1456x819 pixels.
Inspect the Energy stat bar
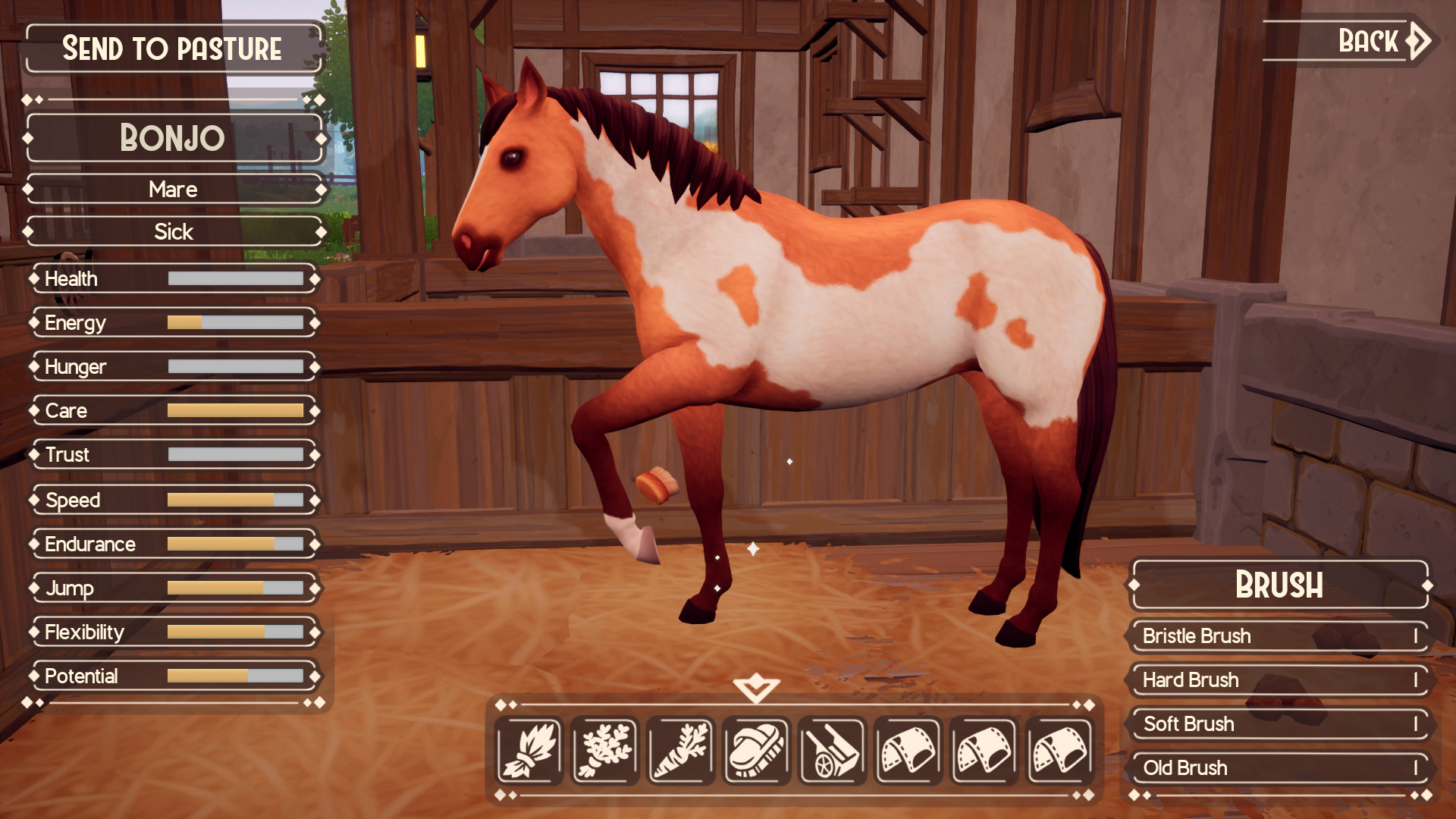tap(174, 322)
